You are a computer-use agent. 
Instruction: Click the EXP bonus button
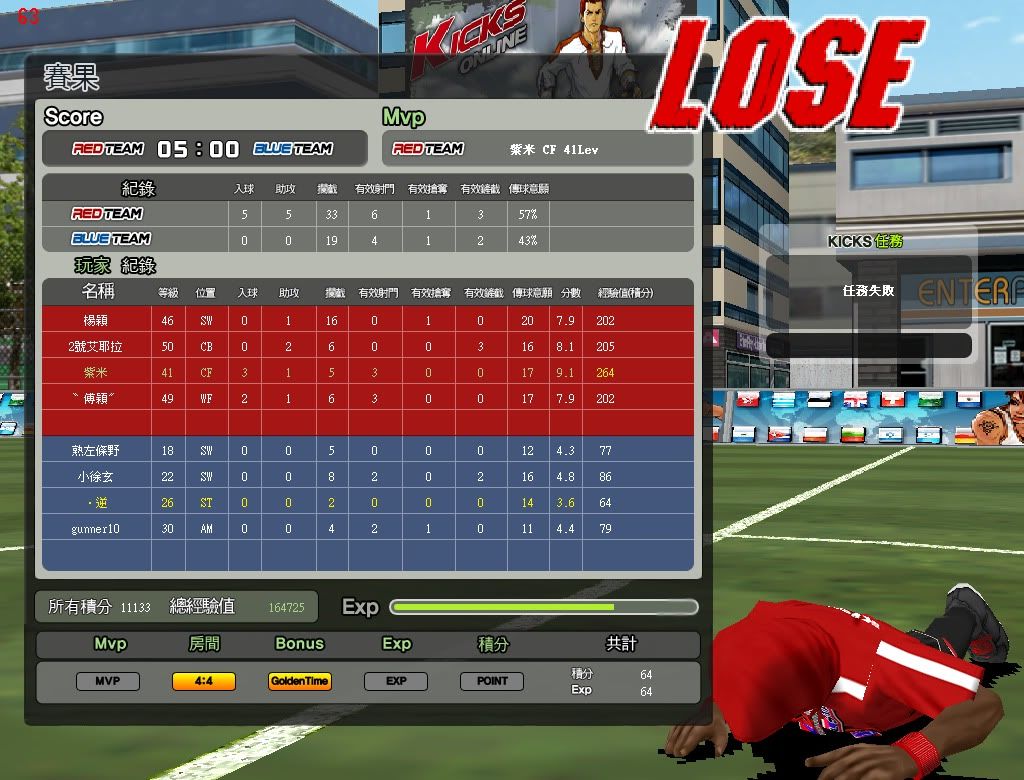click(x=396, y=681)
